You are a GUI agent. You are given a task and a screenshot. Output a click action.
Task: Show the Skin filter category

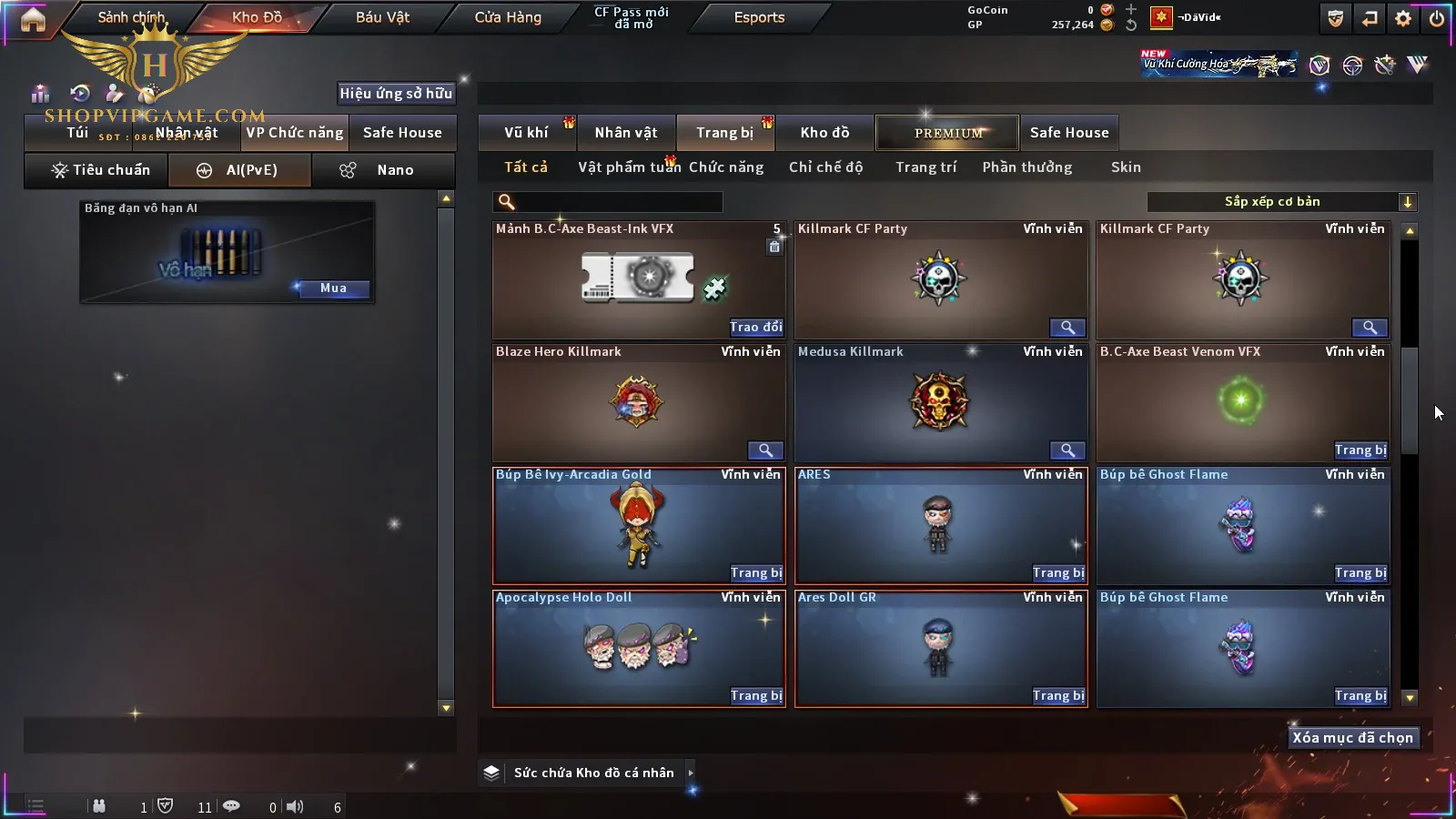pos(1126,167)
